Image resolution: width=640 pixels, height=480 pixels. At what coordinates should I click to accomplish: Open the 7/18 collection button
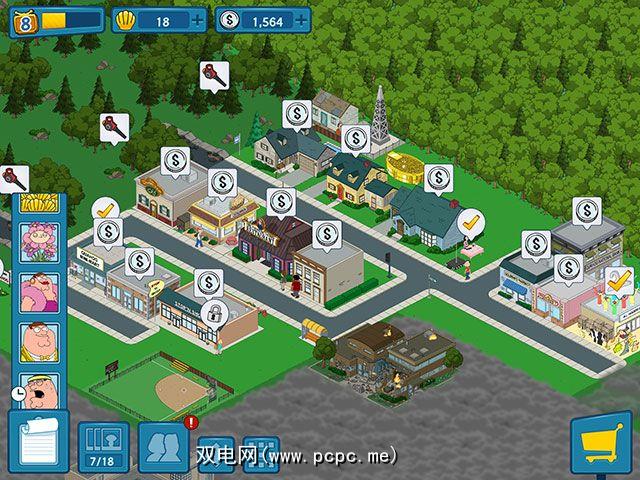pos(103,447)
